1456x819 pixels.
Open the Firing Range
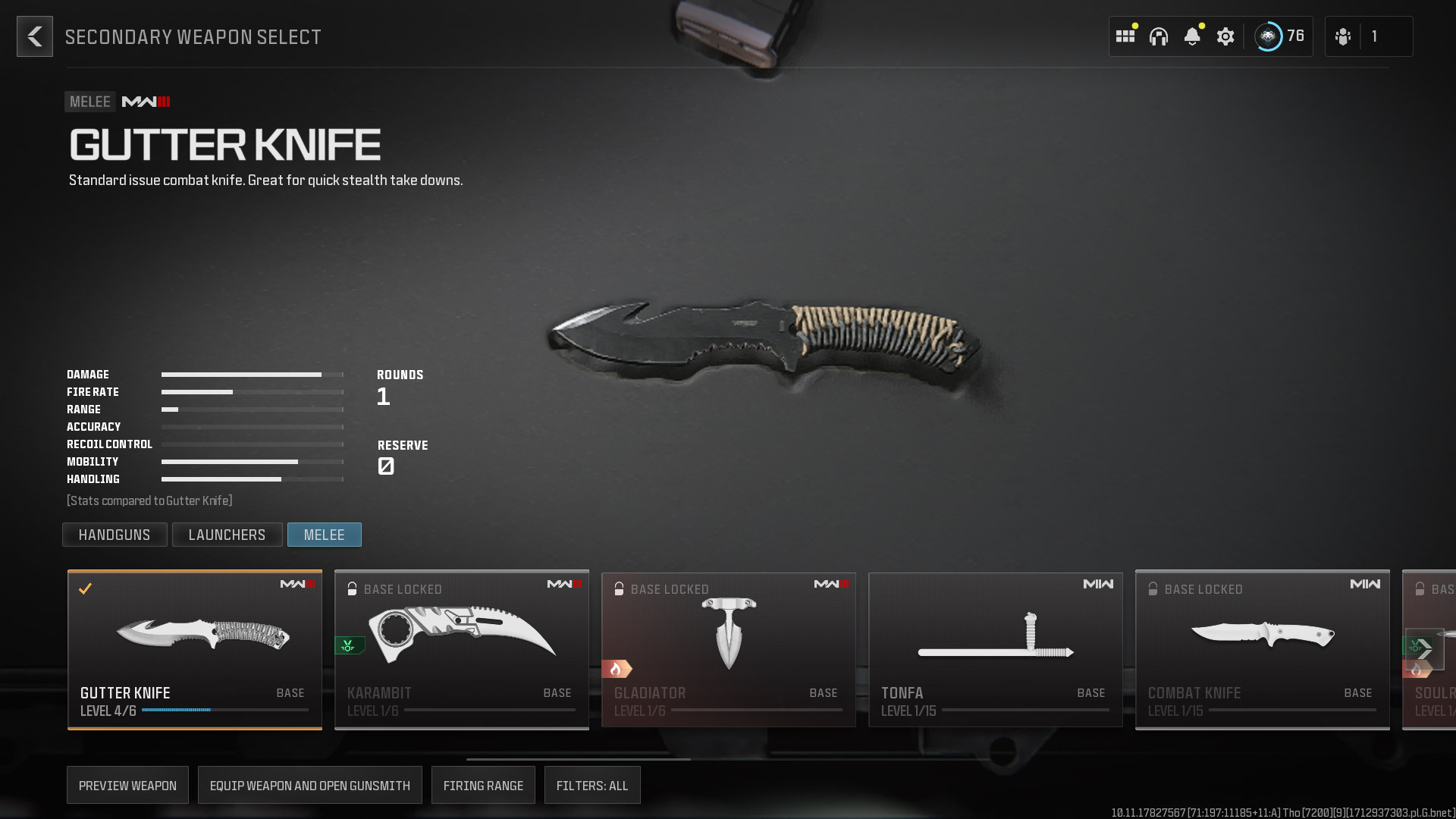click(483, 785)
